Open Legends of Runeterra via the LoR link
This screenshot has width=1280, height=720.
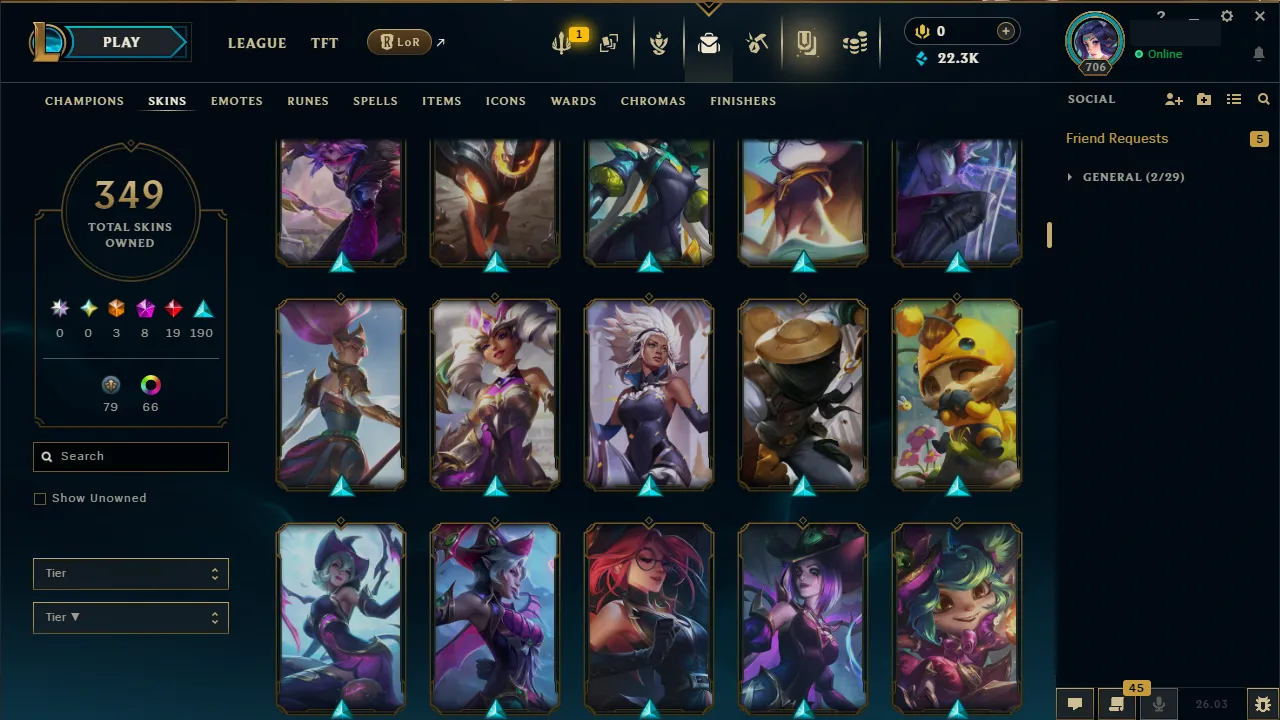click(x=399, y=42)
